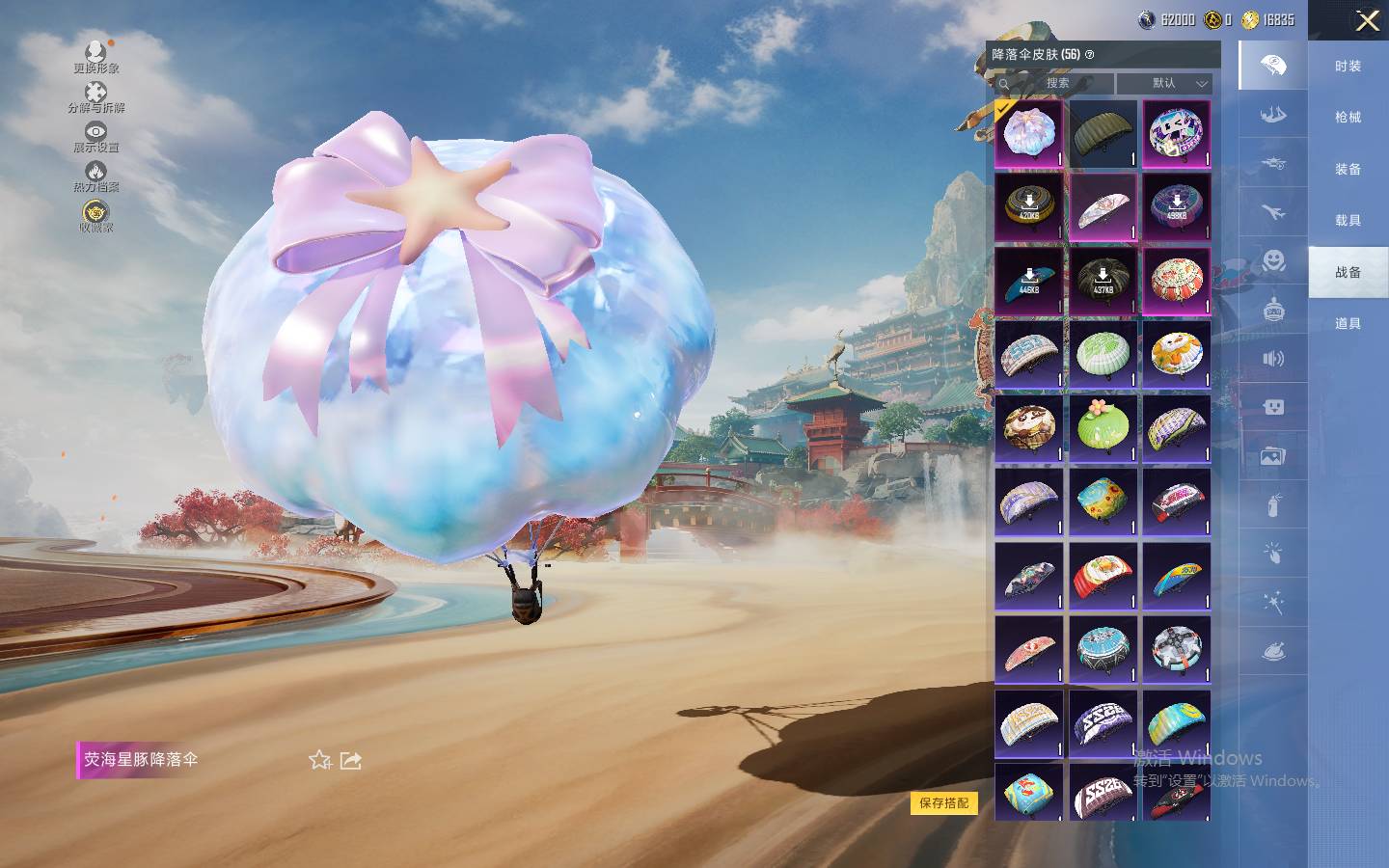Select the plain olive green parachute skin
This screenshot has height=868, width=1389.
(x=1103, y=134)
